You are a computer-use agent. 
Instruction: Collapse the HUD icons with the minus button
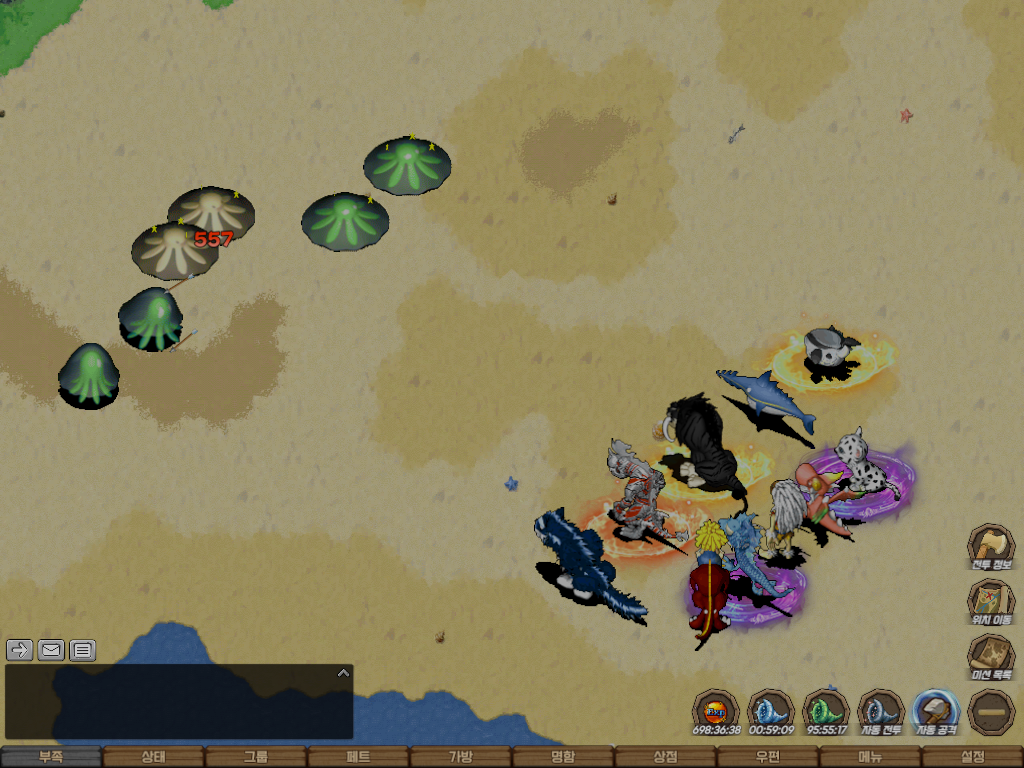coord(991,712)
